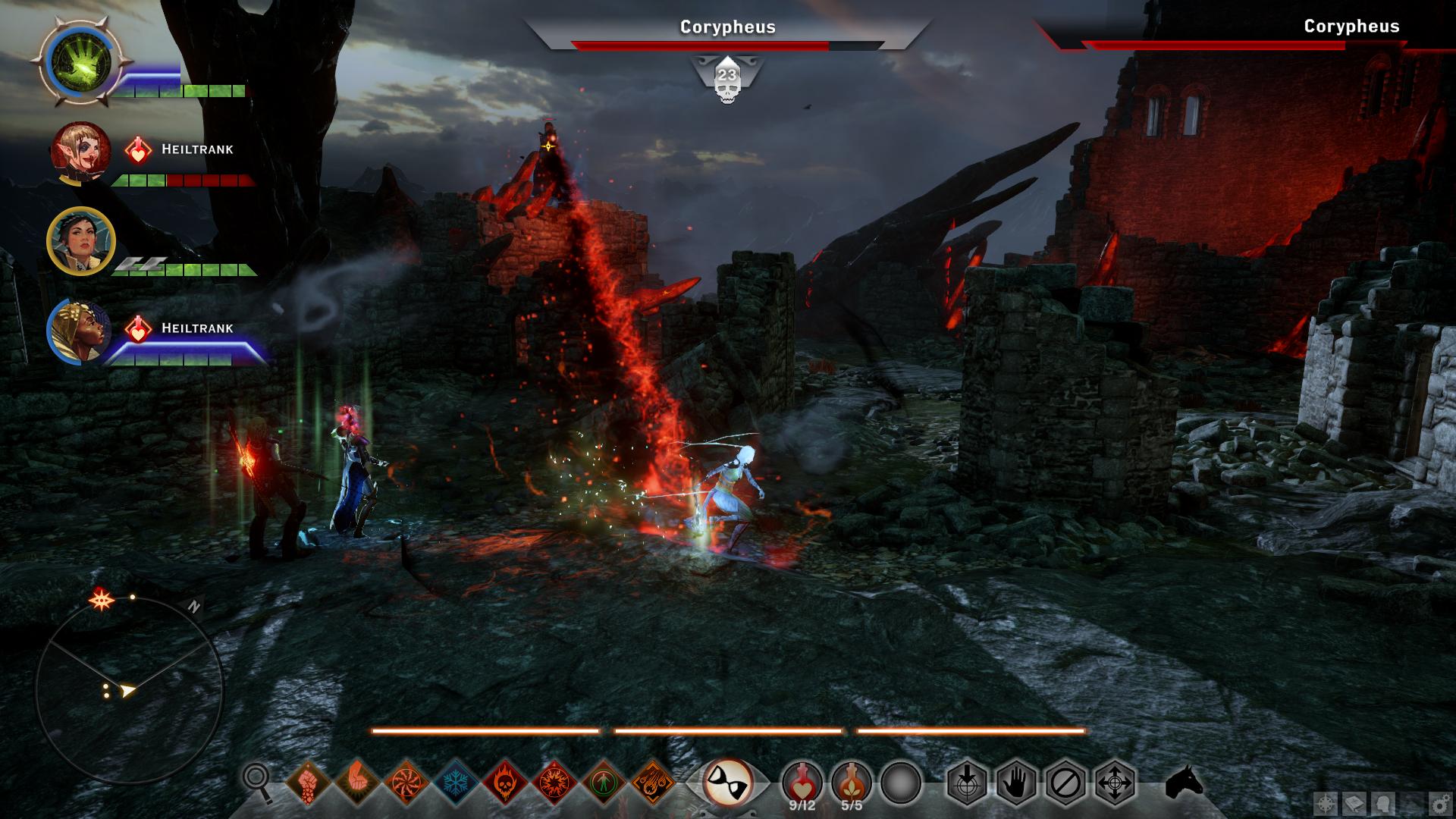Activate the flaming skull ability

pyautogui.click(x=505, y=781)
